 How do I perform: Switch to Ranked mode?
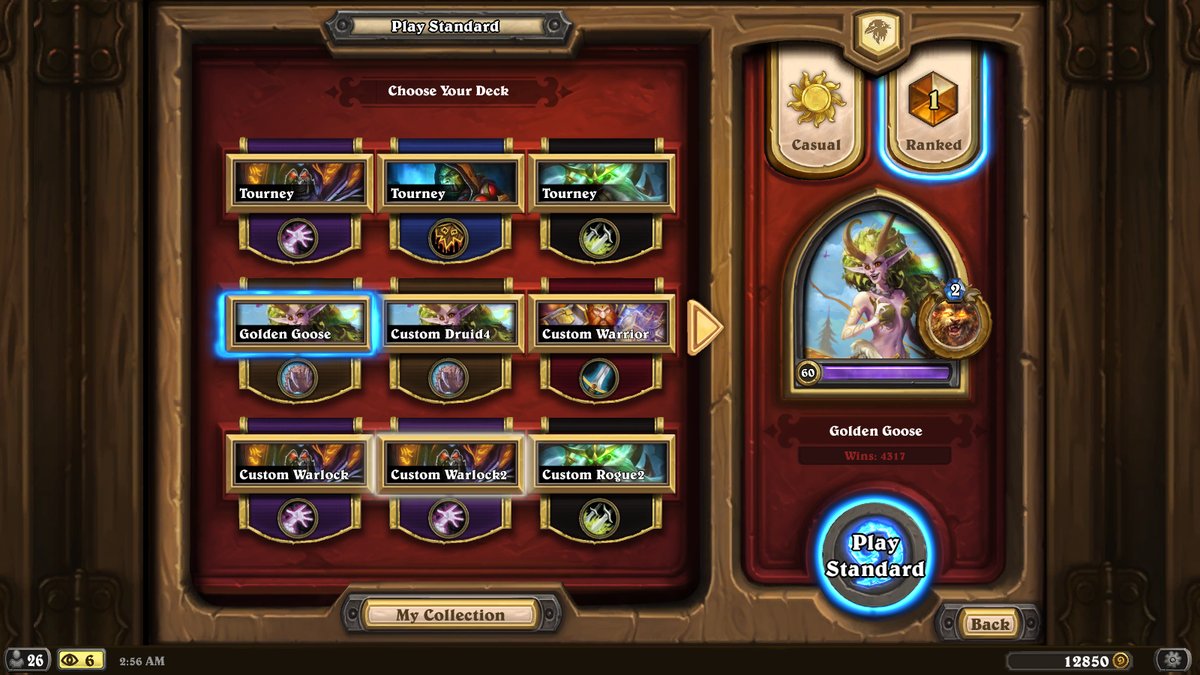(x=933, y=108)
